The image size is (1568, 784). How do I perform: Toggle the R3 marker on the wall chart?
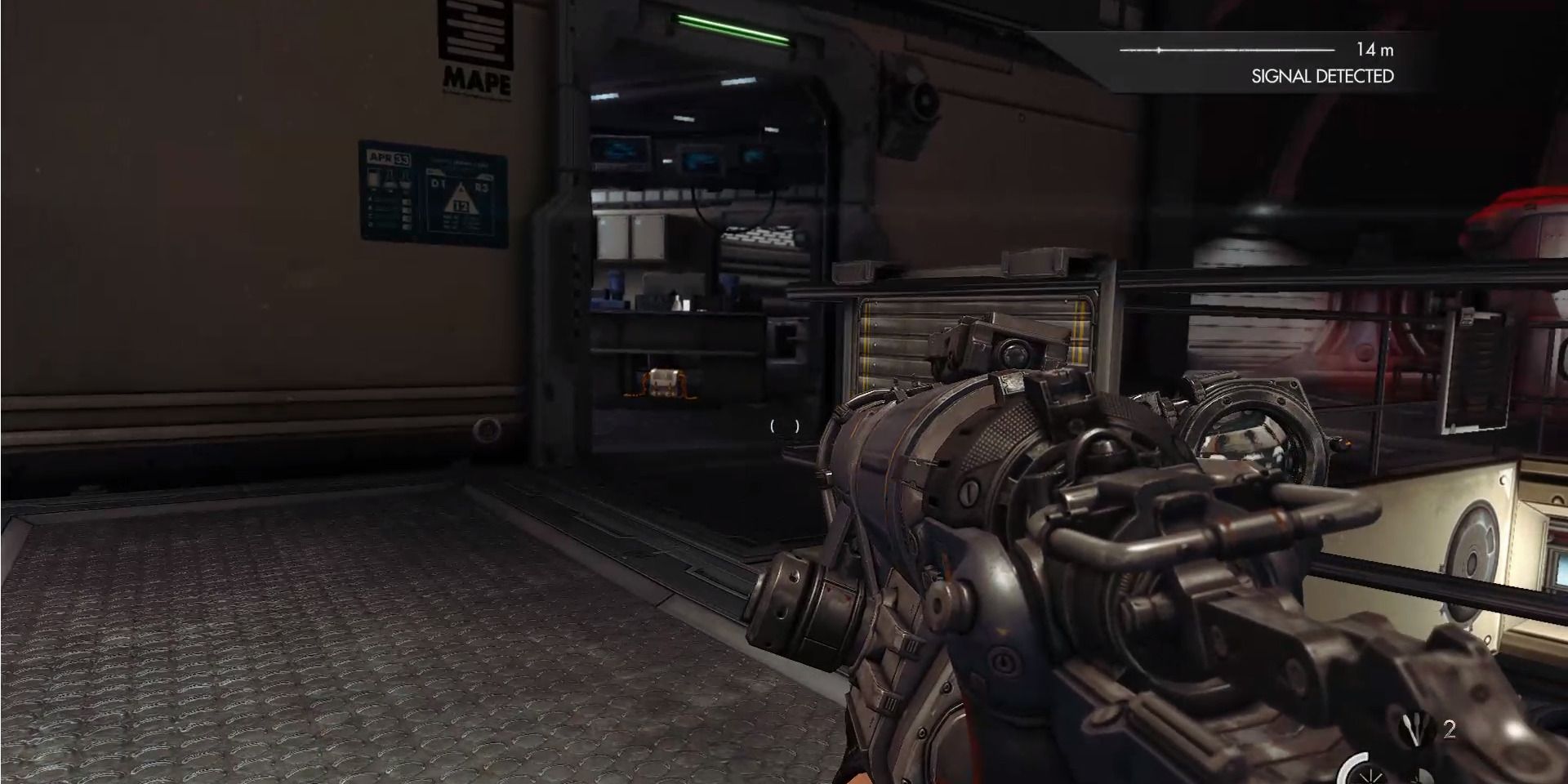point(482,186)
